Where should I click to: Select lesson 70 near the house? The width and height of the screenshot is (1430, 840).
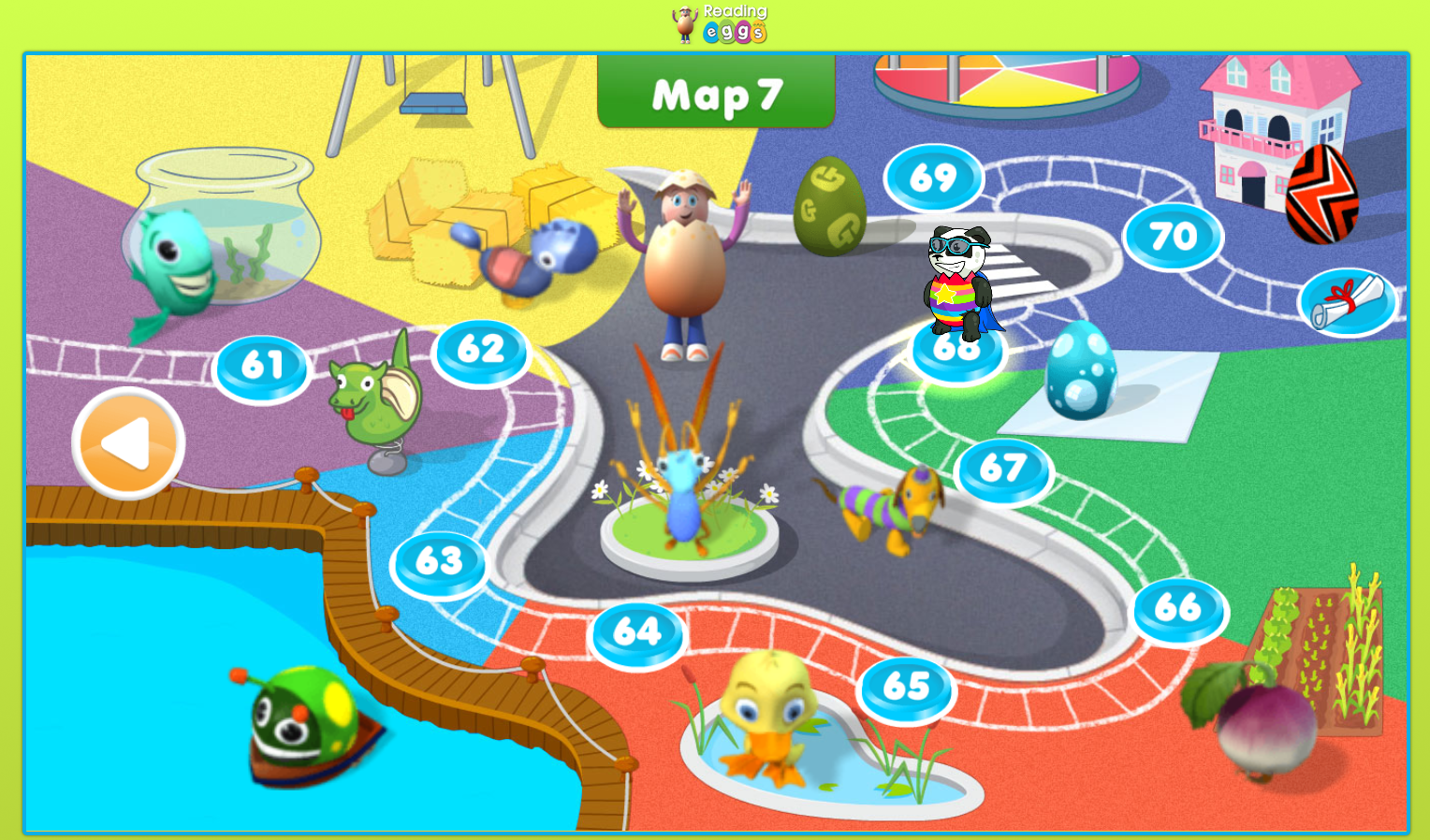pos(1174,236)
